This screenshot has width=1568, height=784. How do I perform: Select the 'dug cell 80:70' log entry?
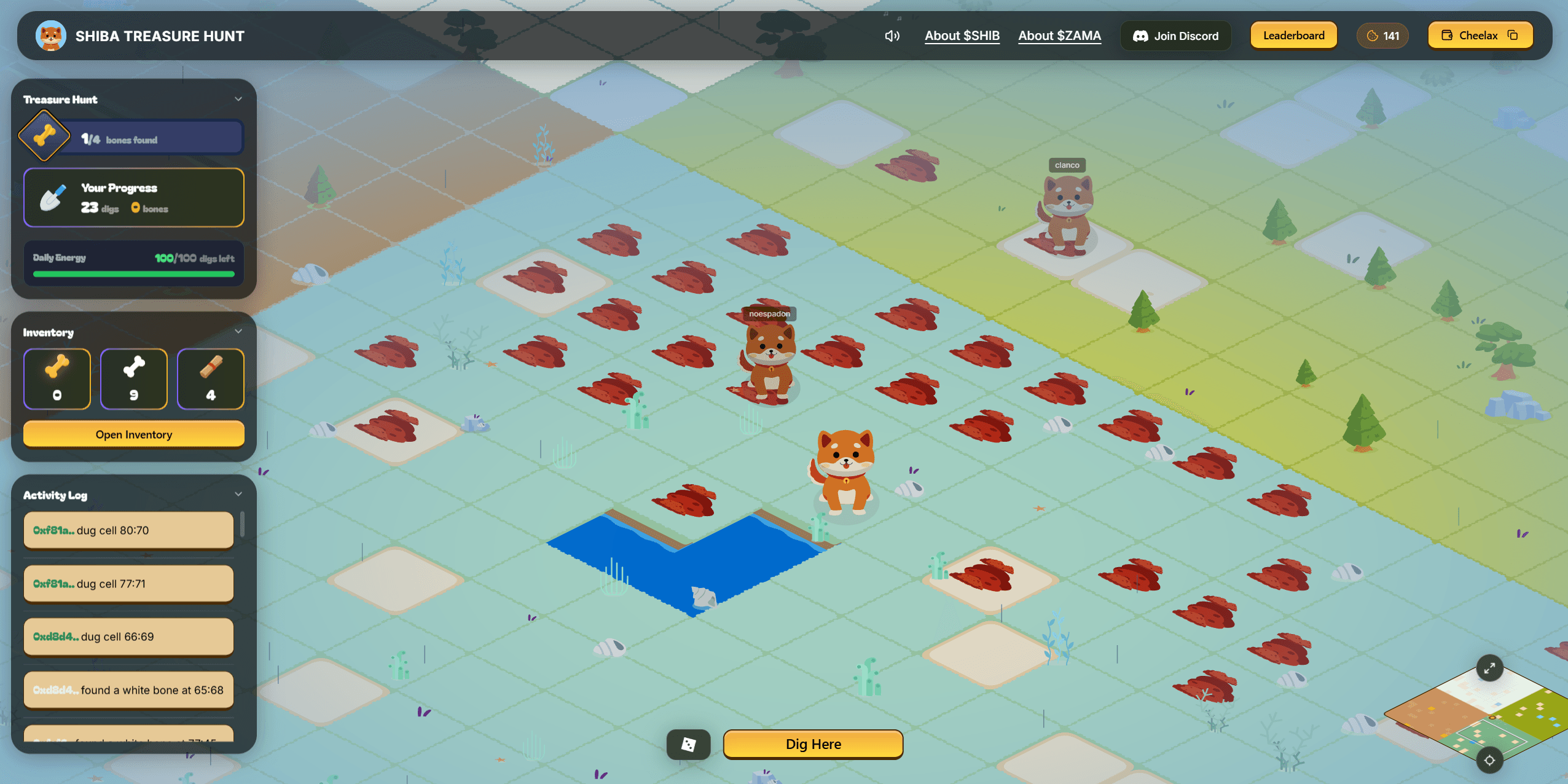click(x=128, y=530)
